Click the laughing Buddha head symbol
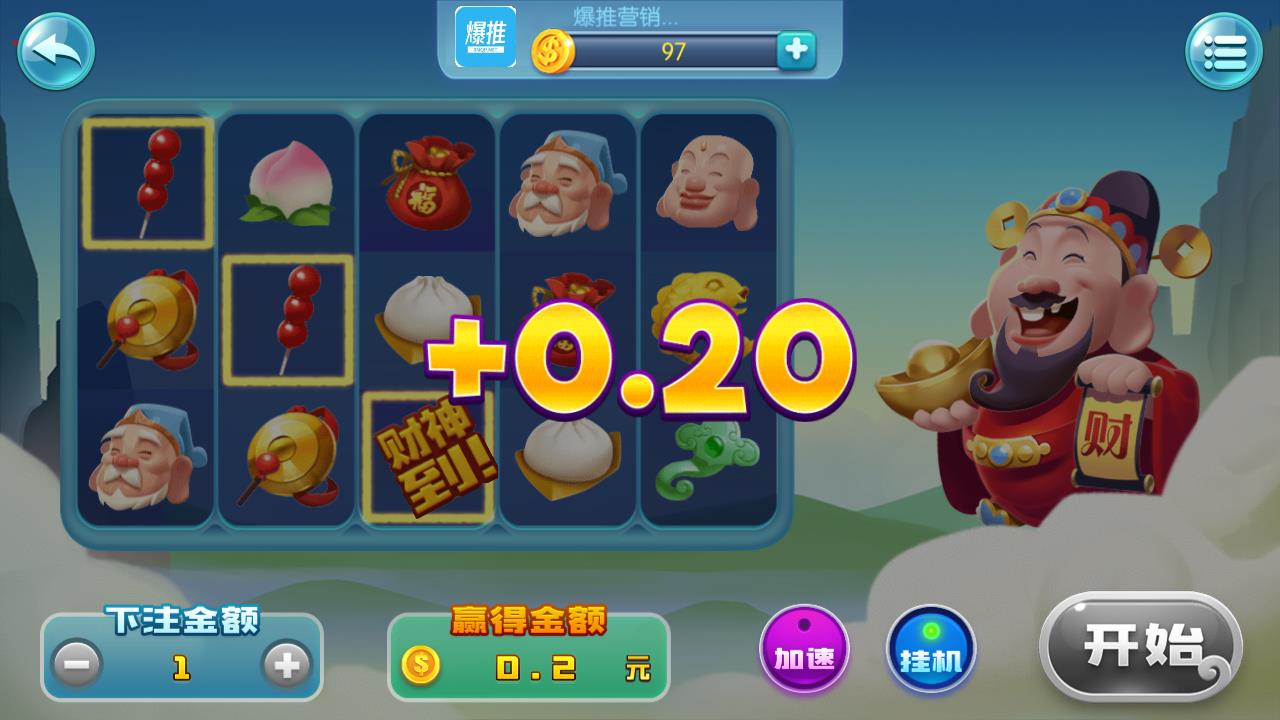The image size is (1280, 720). click(x=708, y=183)
